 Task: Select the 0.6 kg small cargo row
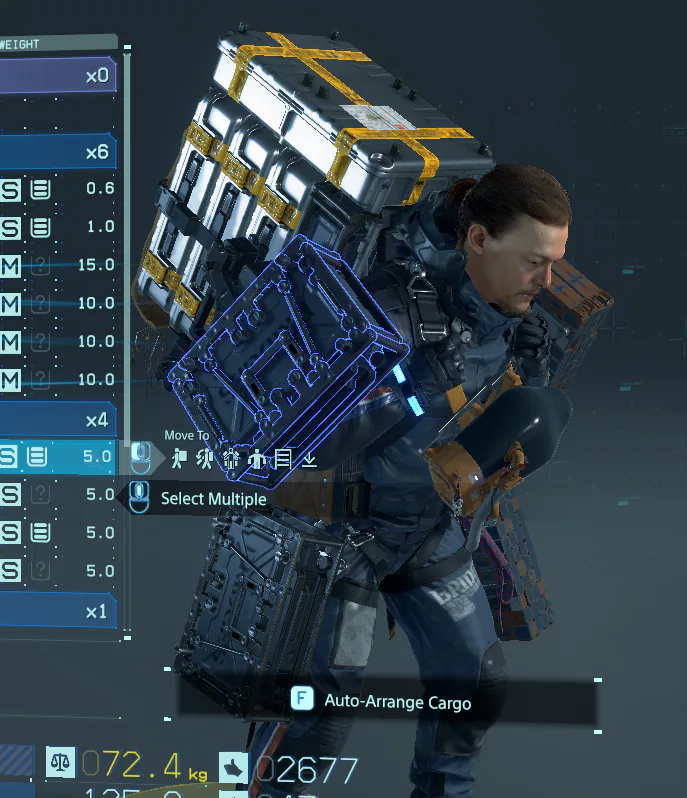58,189
